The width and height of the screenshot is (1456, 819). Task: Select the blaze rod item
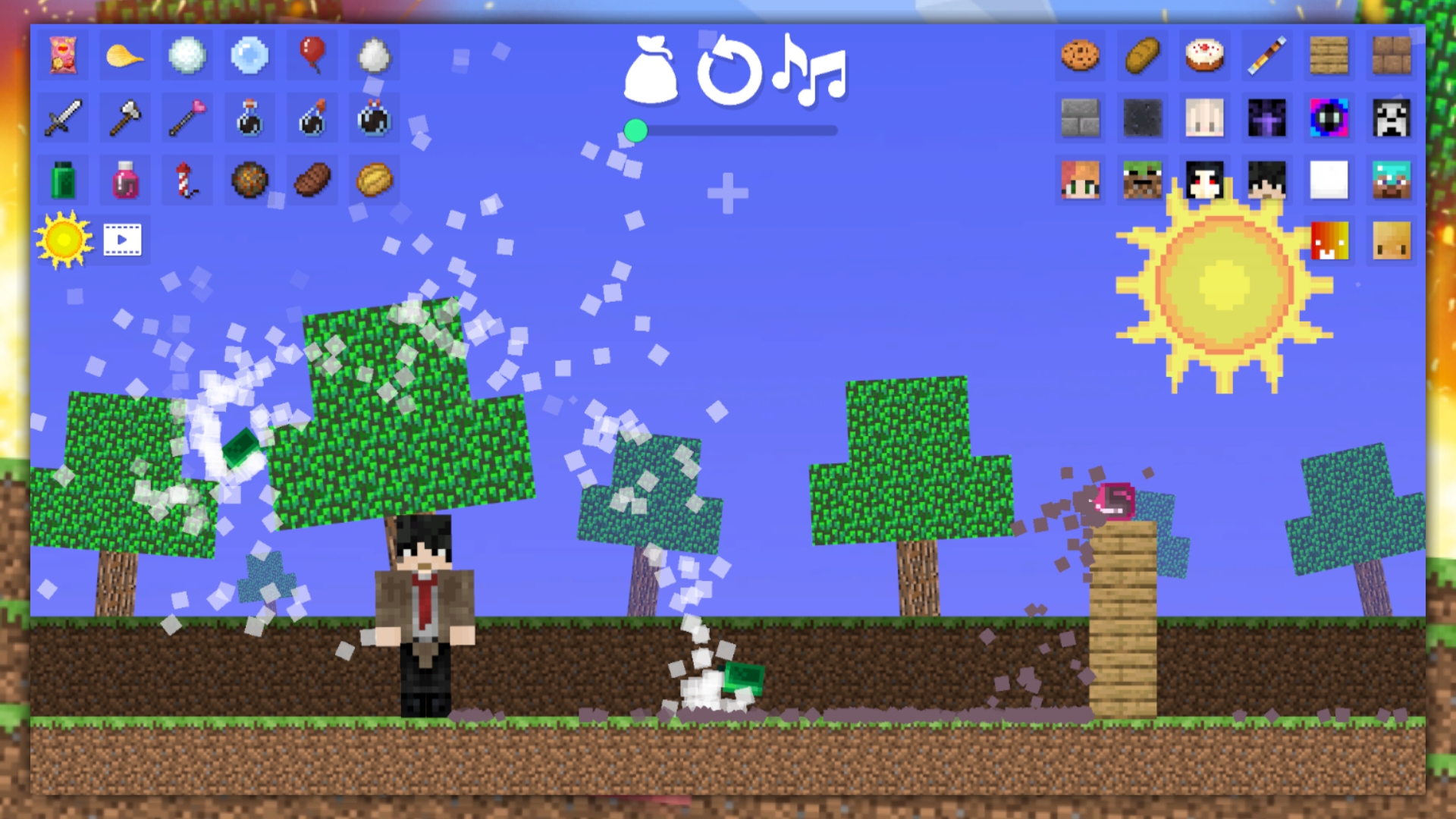[1266, 55]
